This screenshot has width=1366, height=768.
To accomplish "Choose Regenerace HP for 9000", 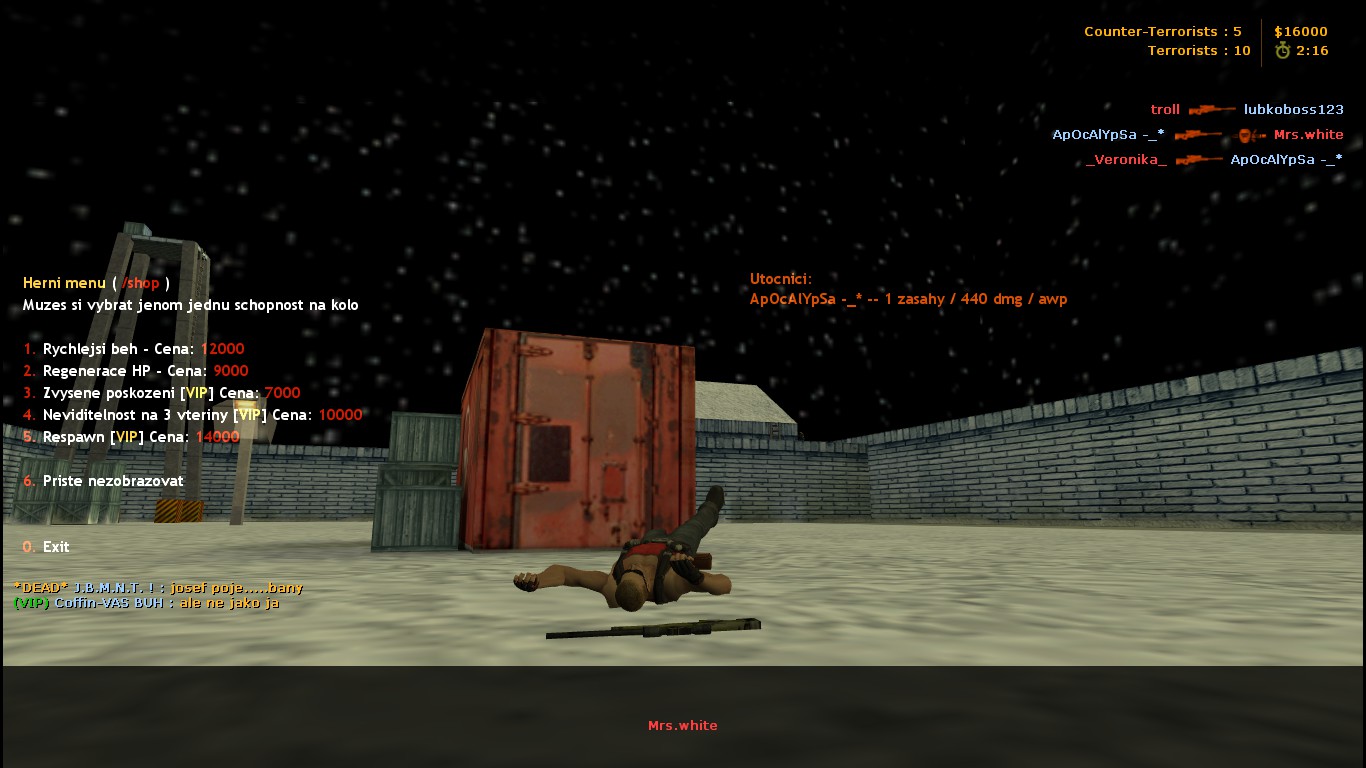I will (x=135, y=371).
